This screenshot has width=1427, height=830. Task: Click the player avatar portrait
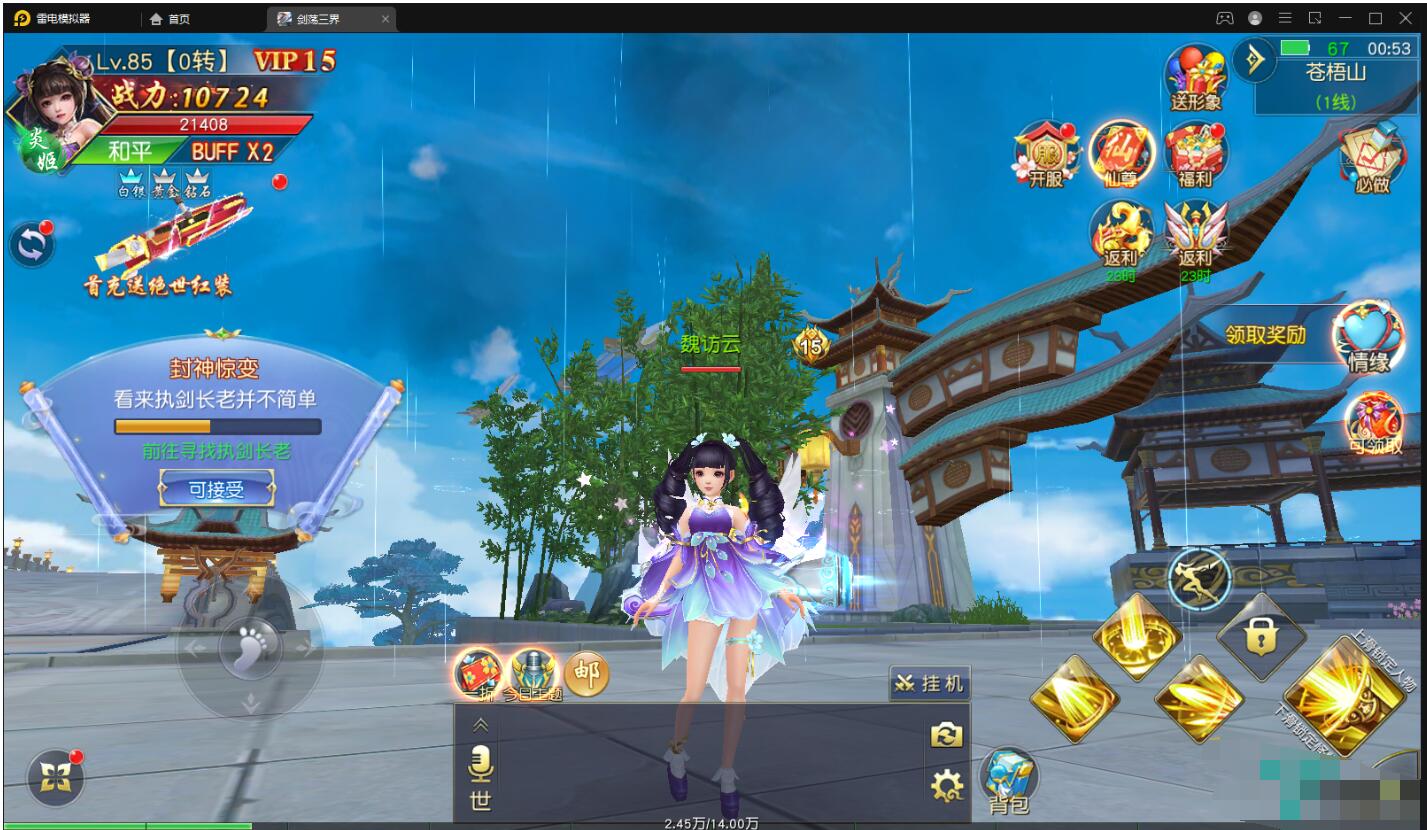pyautogui.click(x=60, y=108)
